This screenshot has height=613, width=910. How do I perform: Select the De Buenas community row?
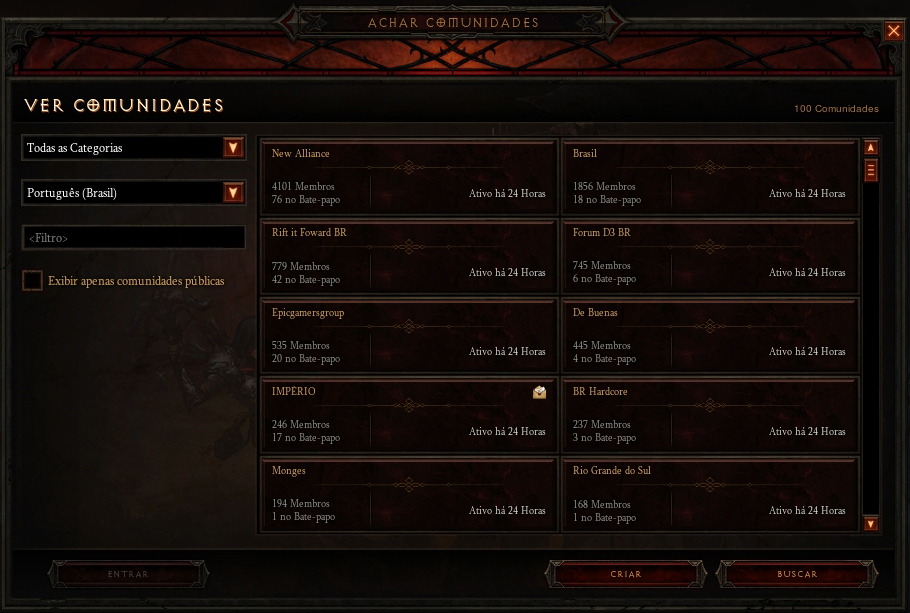[709, 336]
